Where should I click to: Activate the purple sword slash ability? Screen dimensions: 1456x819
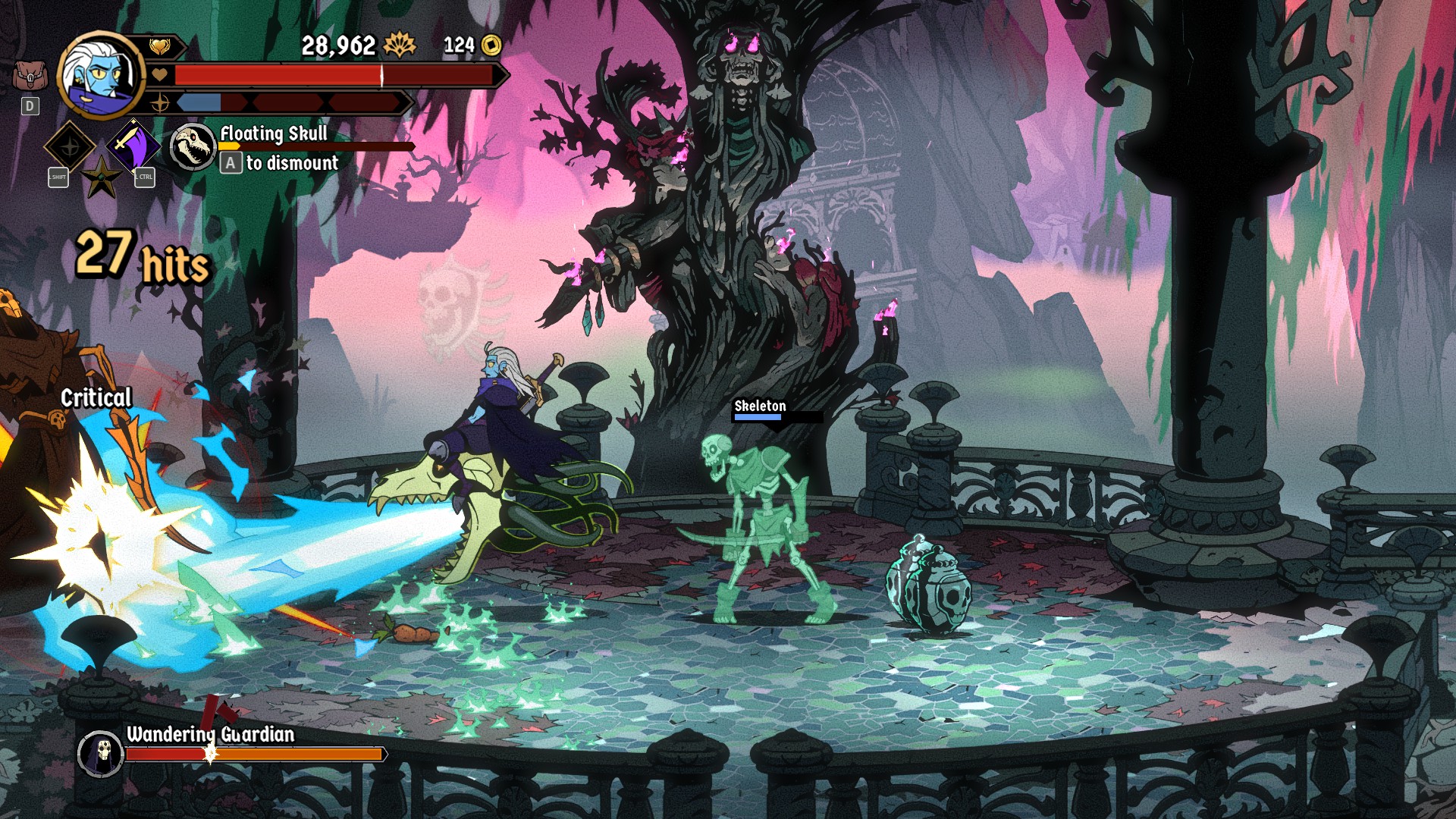pyautogui.click(x=133, y=145)
